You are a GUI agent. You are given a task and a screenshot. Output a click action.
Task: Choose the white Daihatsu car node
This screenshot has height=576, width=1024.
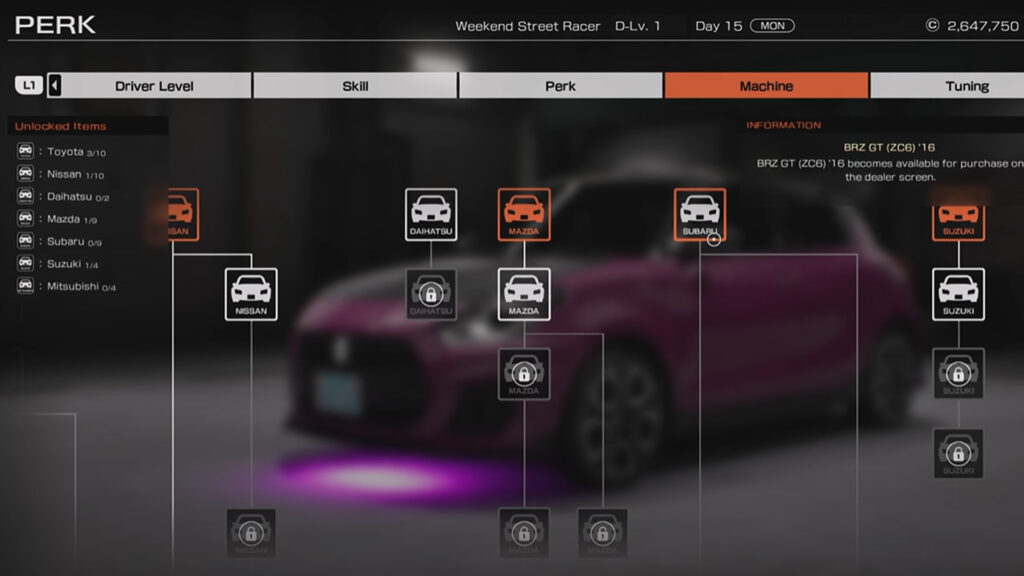tap(431, 214)
